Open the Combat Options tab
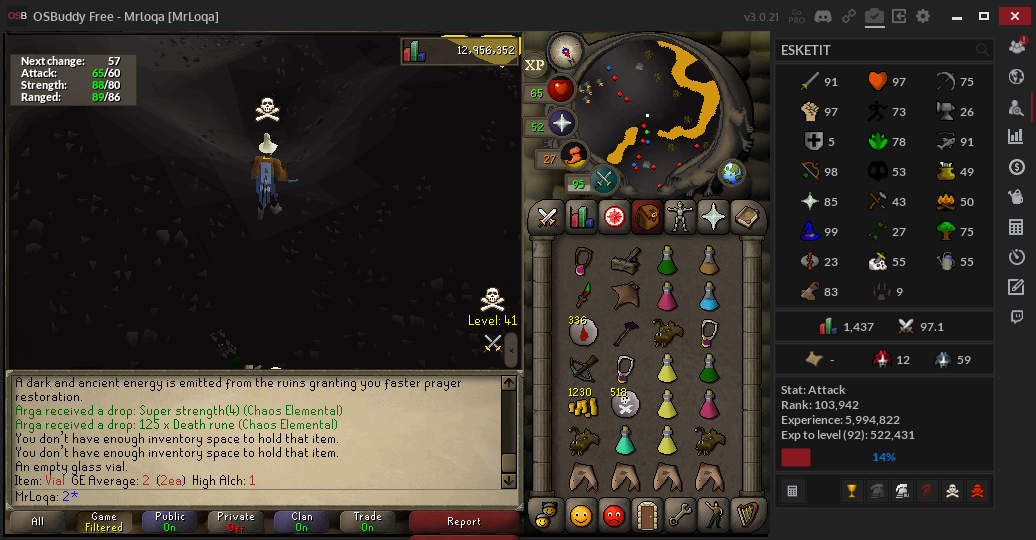The height and width of the screenshot is (540, 1036). (548, 215)
